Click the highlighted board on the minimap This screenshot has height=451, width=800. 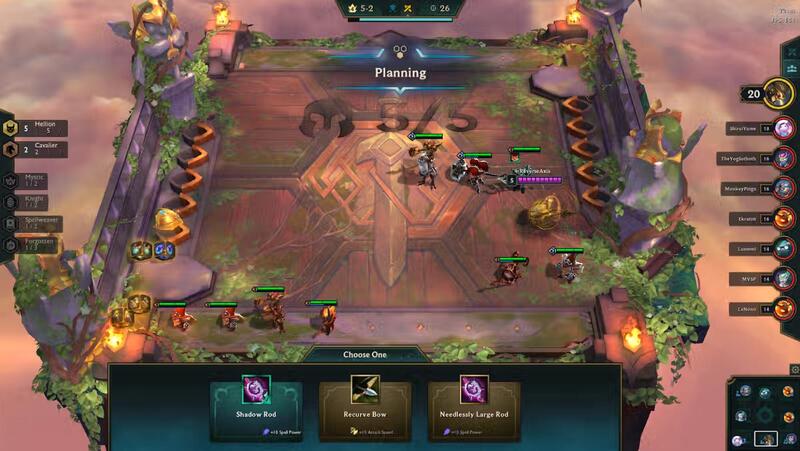click(x=765, y=438)
